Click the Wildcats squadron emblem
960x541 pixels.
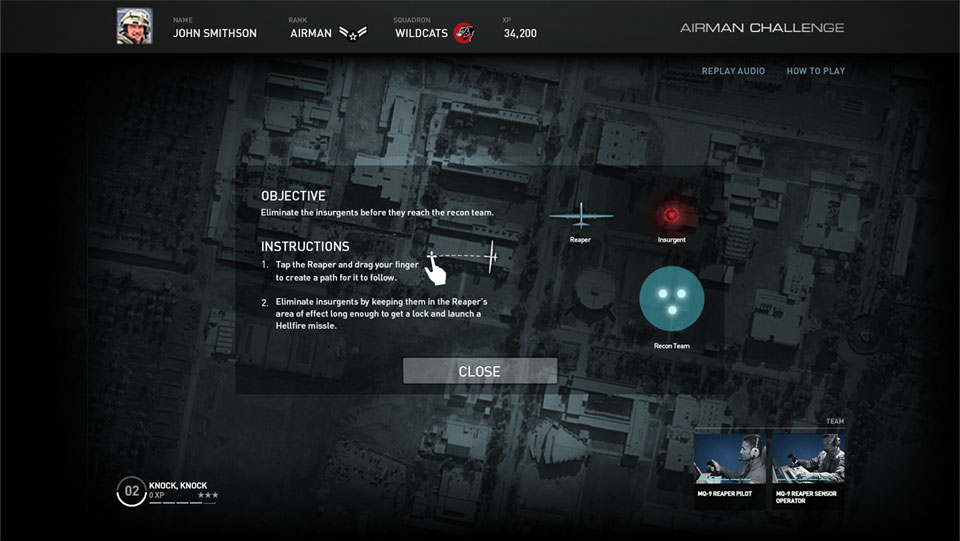point(463,33)
